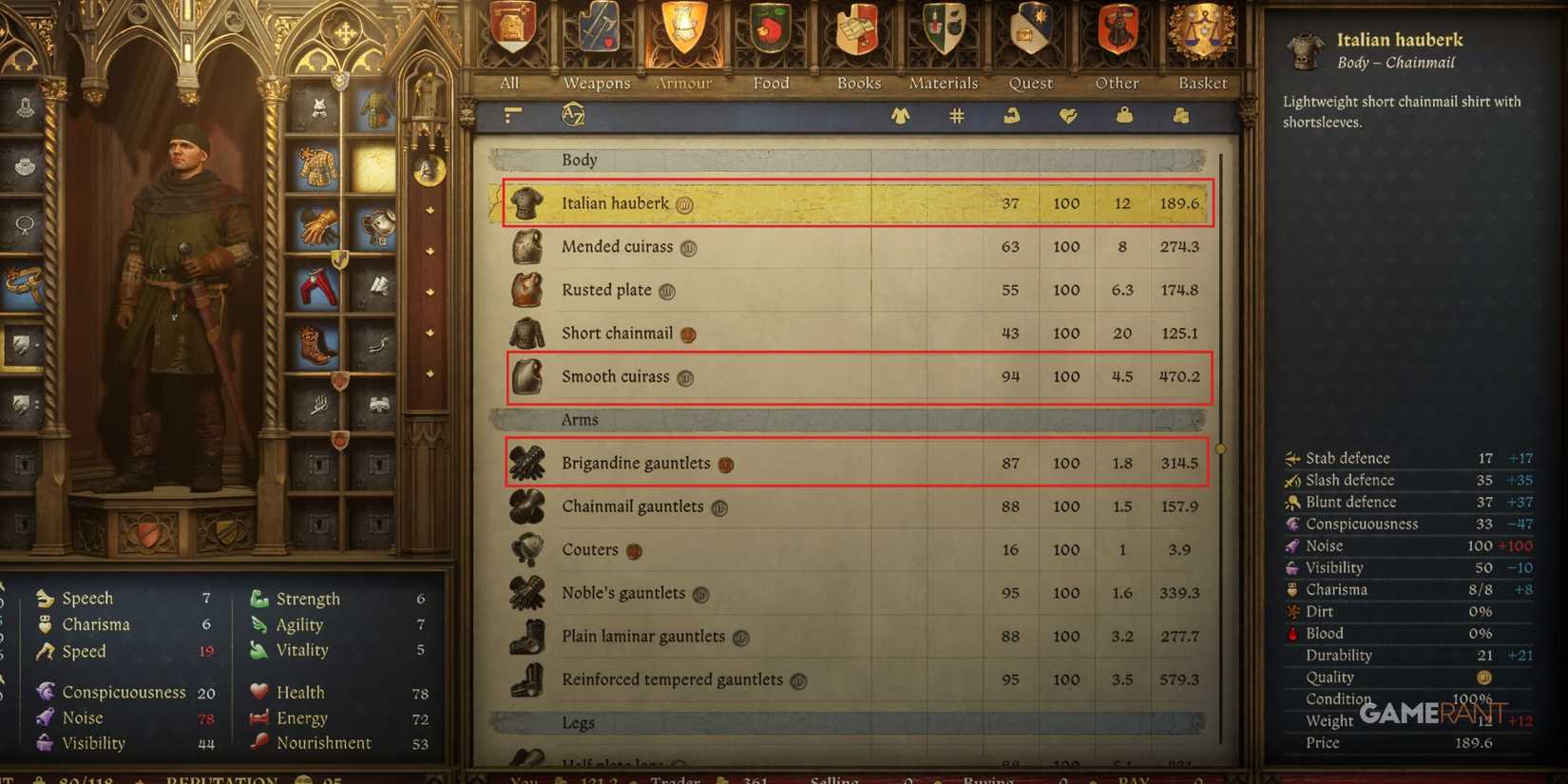Toggle alphabetical sorting with the AZ icon

pyautogui.click(x=571, y=116)
